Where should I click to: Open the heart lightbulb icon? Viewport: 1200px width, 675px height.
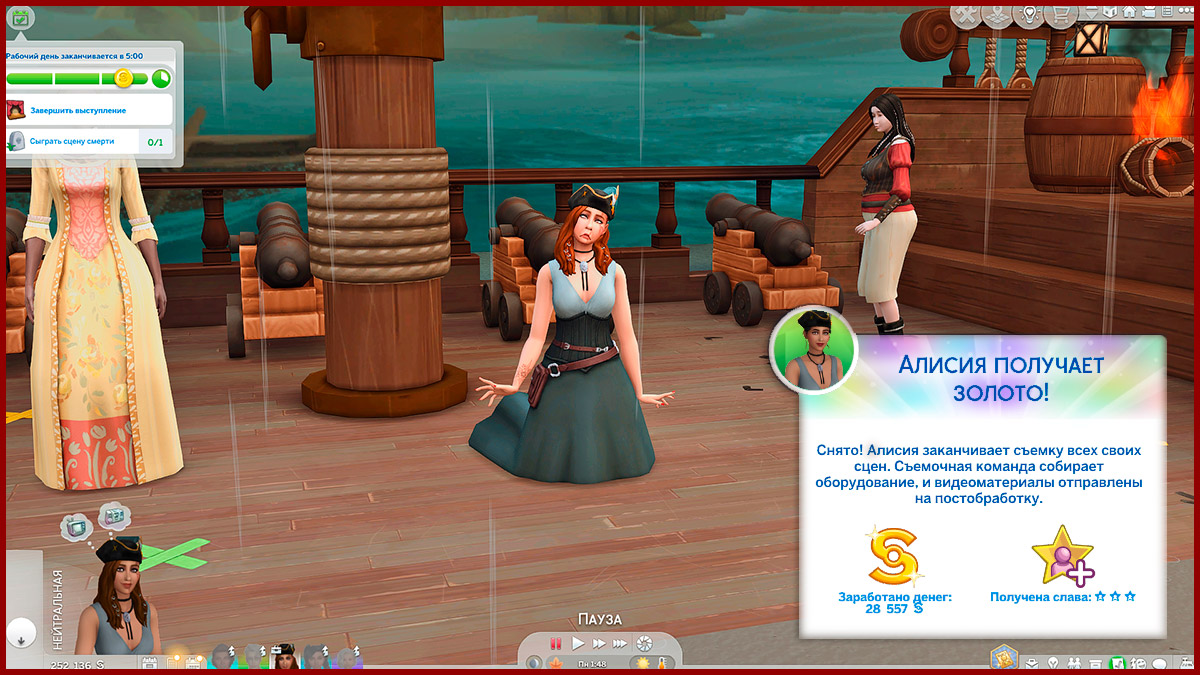click(x=1028, y=15)
